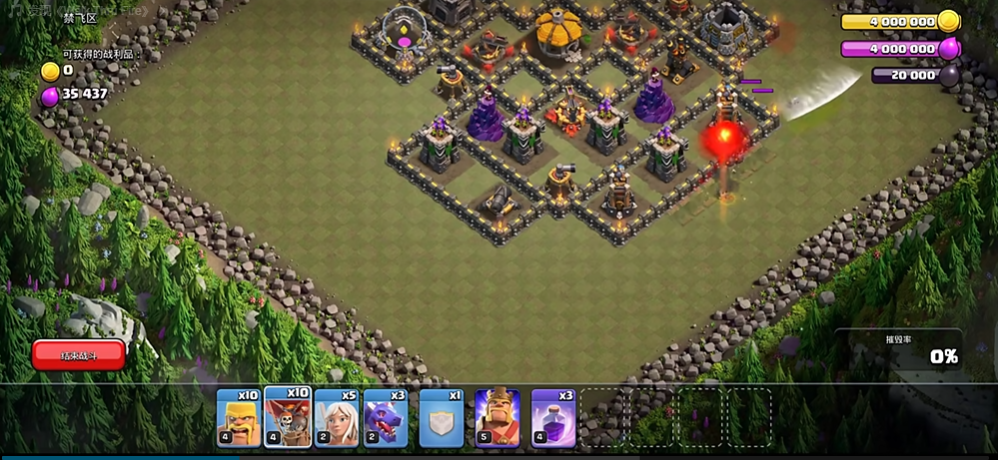Viewport: 998px width, 460px height.
Task: Choose the Balloon troop card
Action: (x=288, y=417)
